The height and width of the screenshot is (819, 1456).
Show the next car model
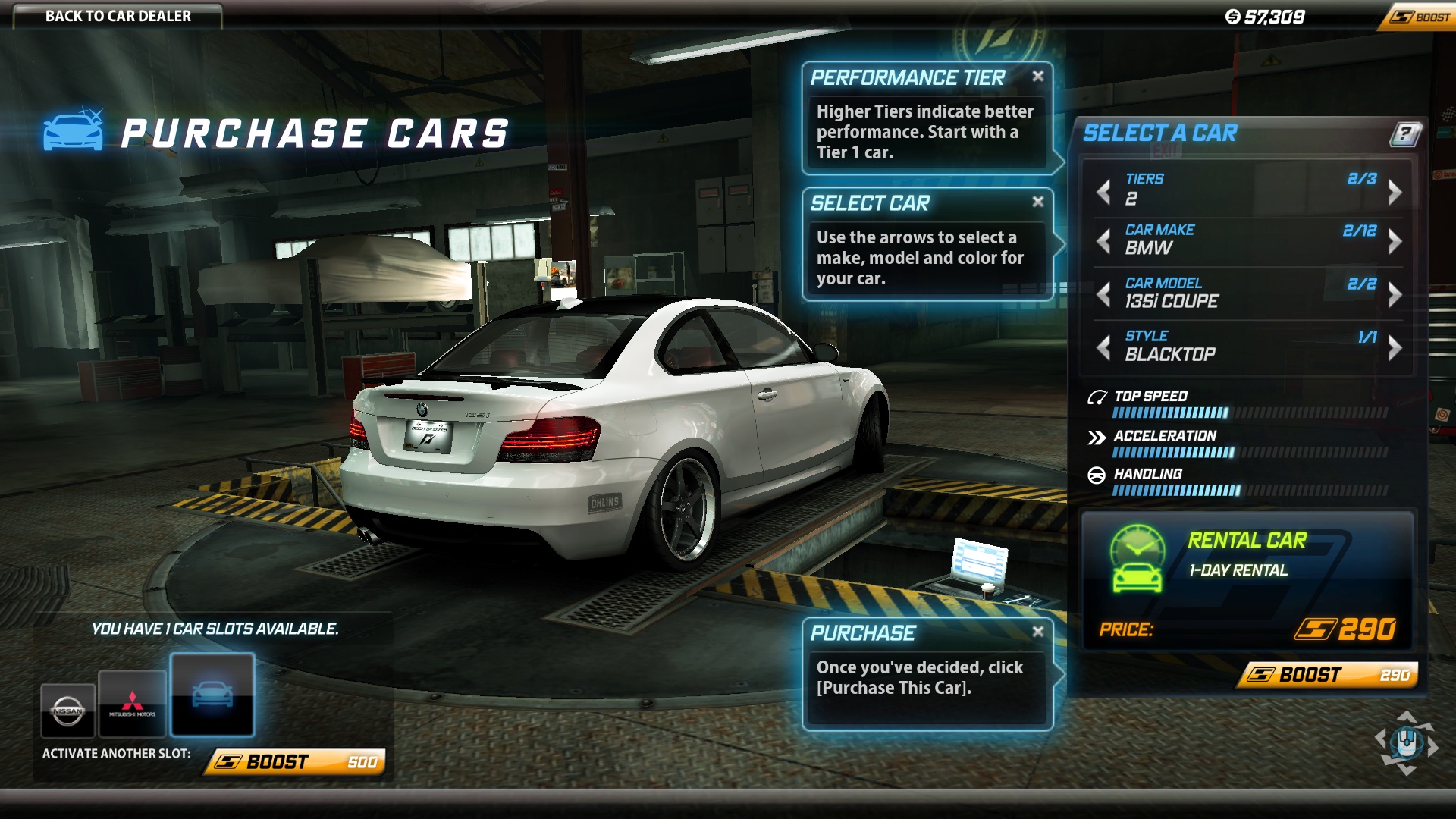tap(1395, 293)
